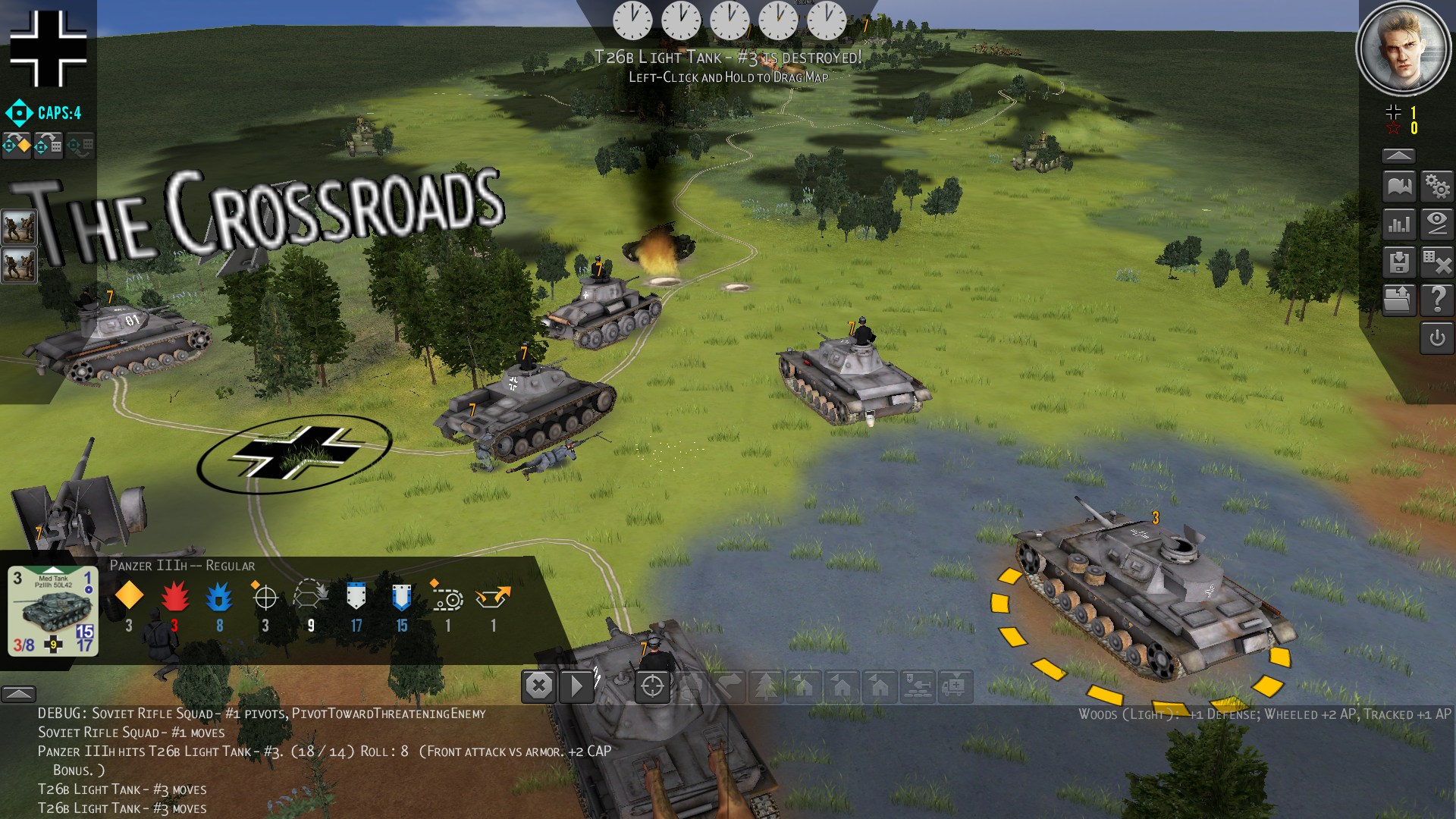Collapse the right-side menu panel arrow
The width and height of the screenshot is (1456, 819).
1399,155
